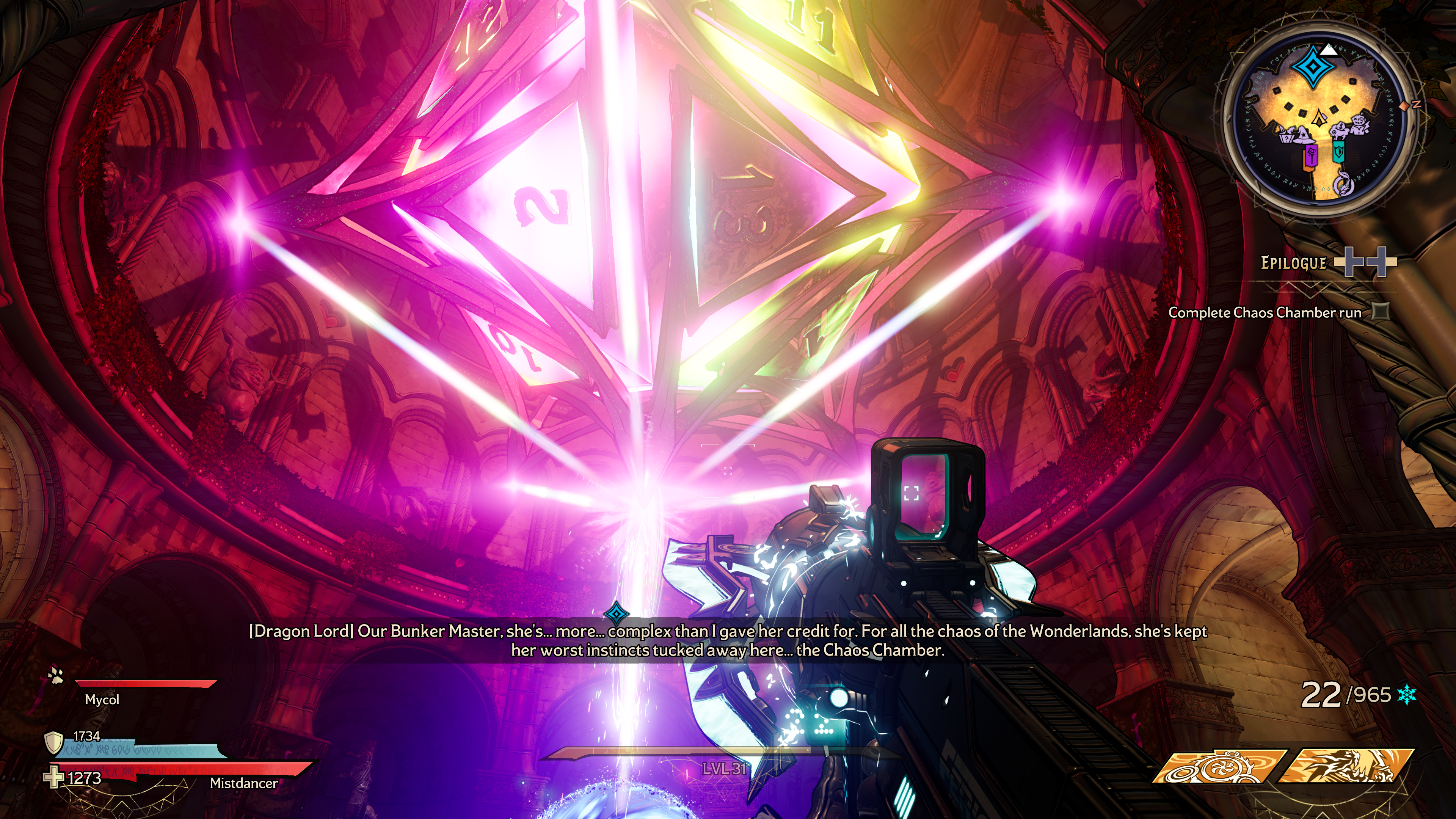Click the frost snowflake element icon

(x=1407, y=695)
